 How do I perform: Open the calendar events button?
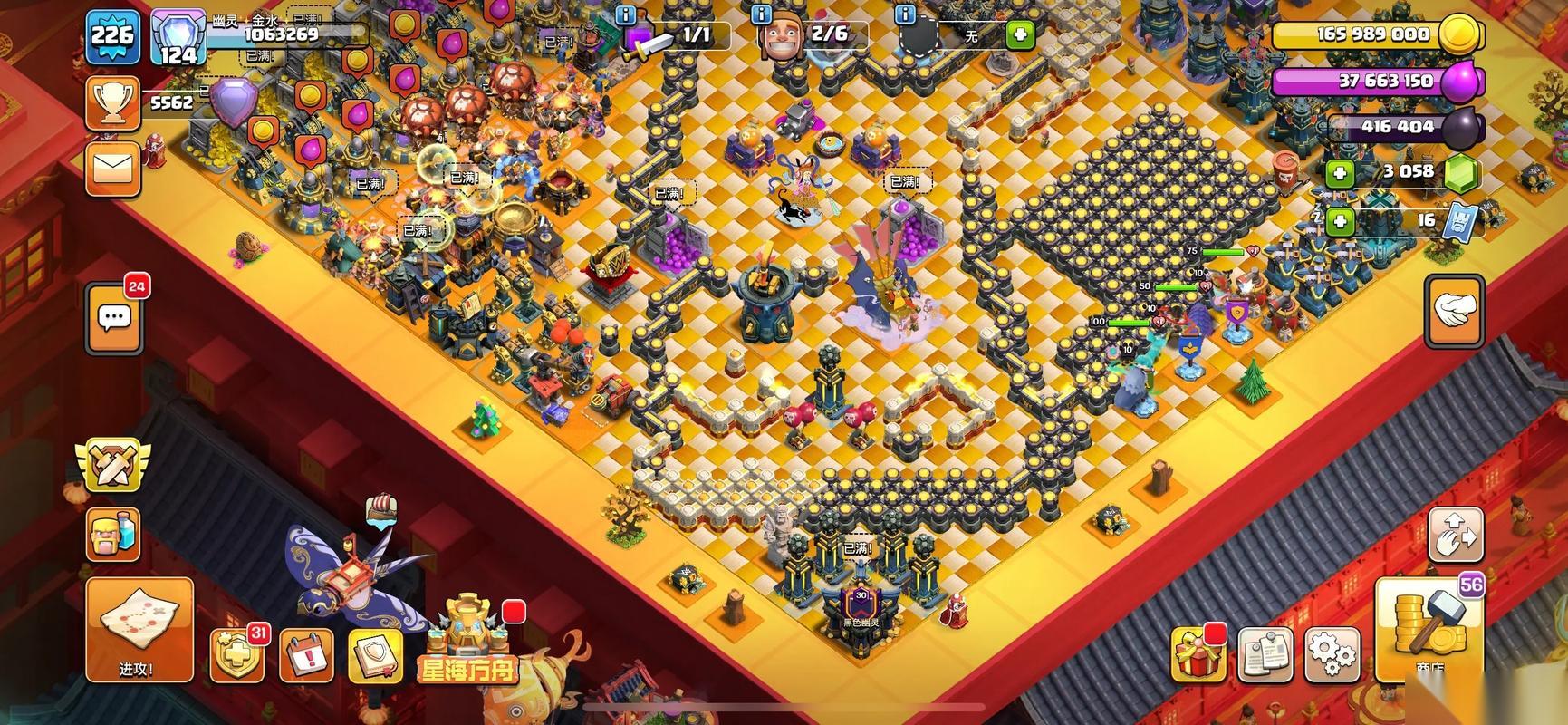(x=306, y=654)
